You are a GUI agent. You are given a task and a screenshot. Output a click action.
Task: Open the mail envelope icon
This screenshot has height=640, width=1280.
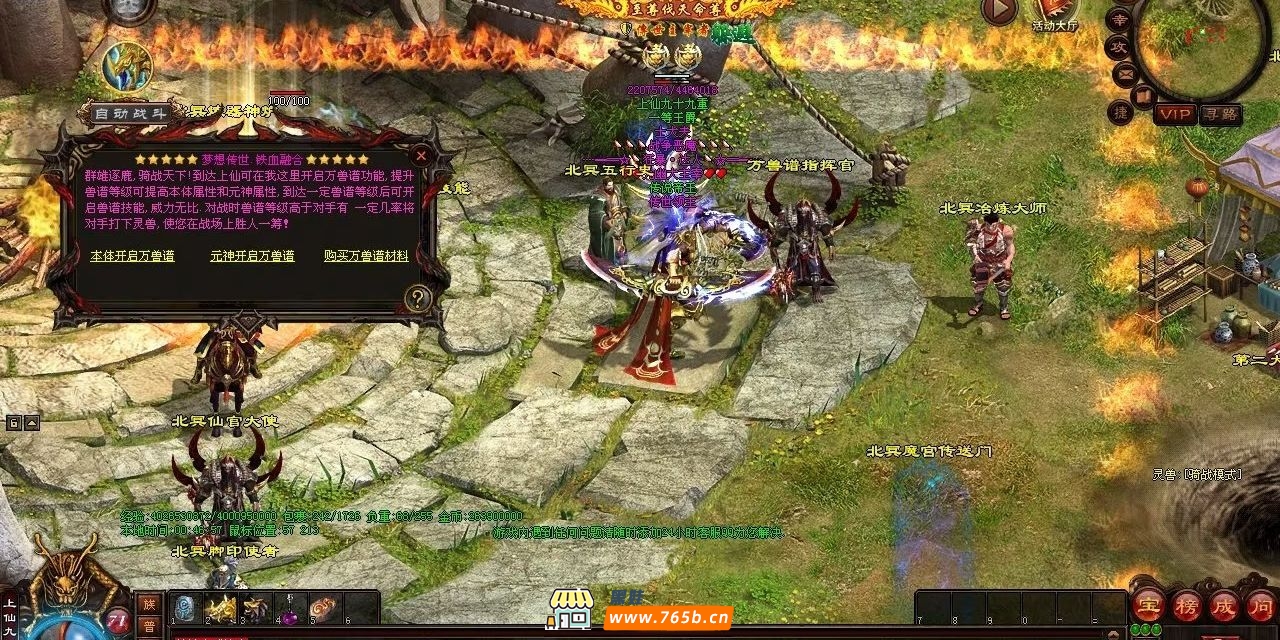(1125, 72)
